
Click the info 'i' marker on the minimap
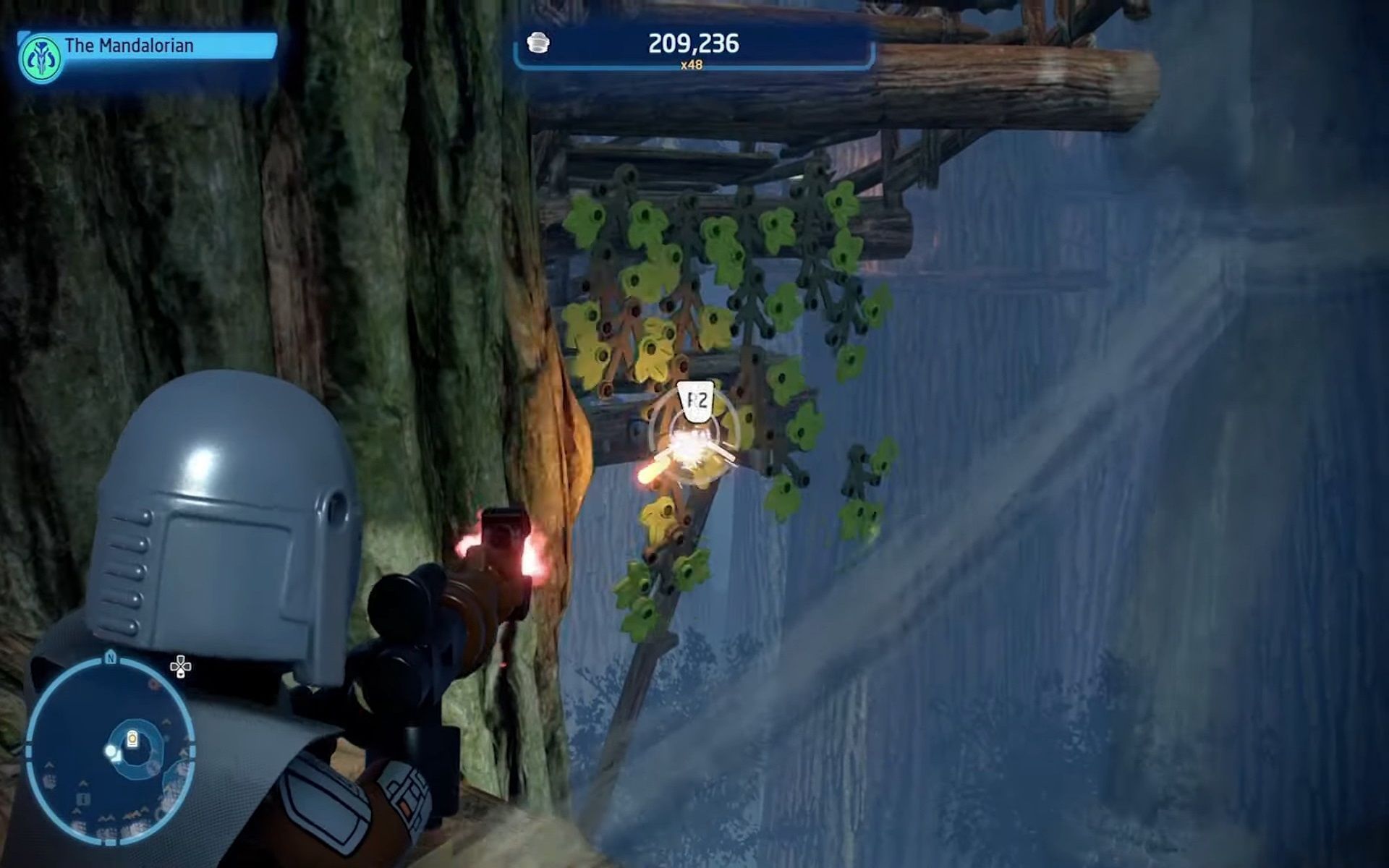pos(83,798)
